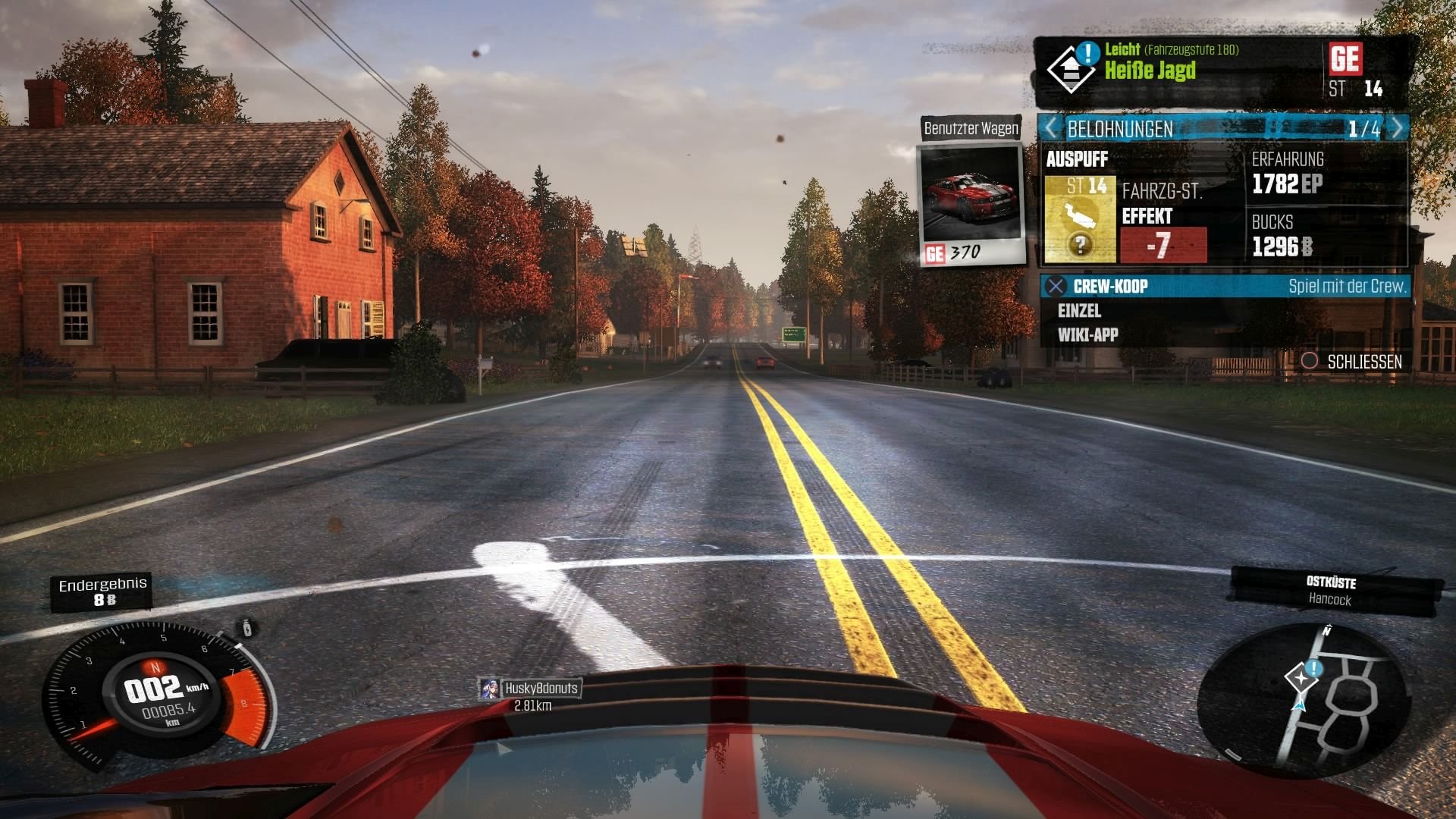Select the CREW-KOOP menu option
1456x819 pixels.
click(1110, 287)
